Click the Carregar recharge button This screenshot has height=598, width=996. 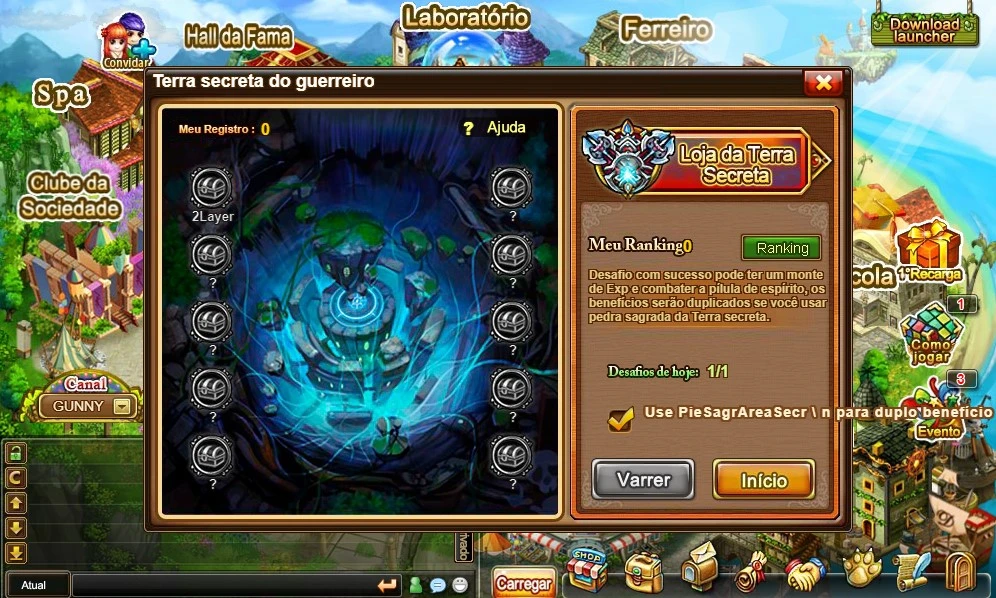click(523, 583)
